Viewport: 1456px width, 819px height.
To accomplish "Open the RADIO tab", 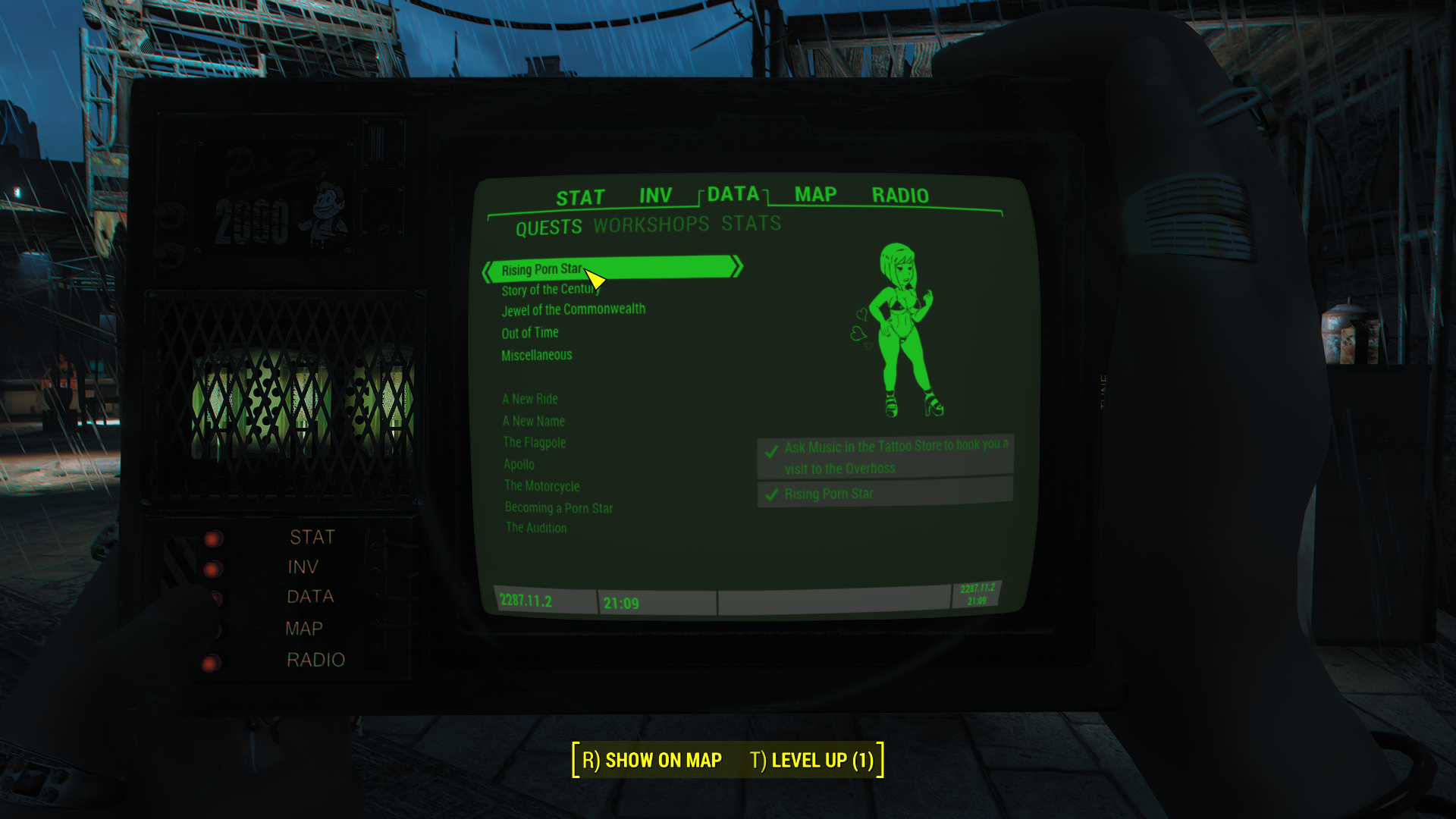I will (x=900, y=196).
